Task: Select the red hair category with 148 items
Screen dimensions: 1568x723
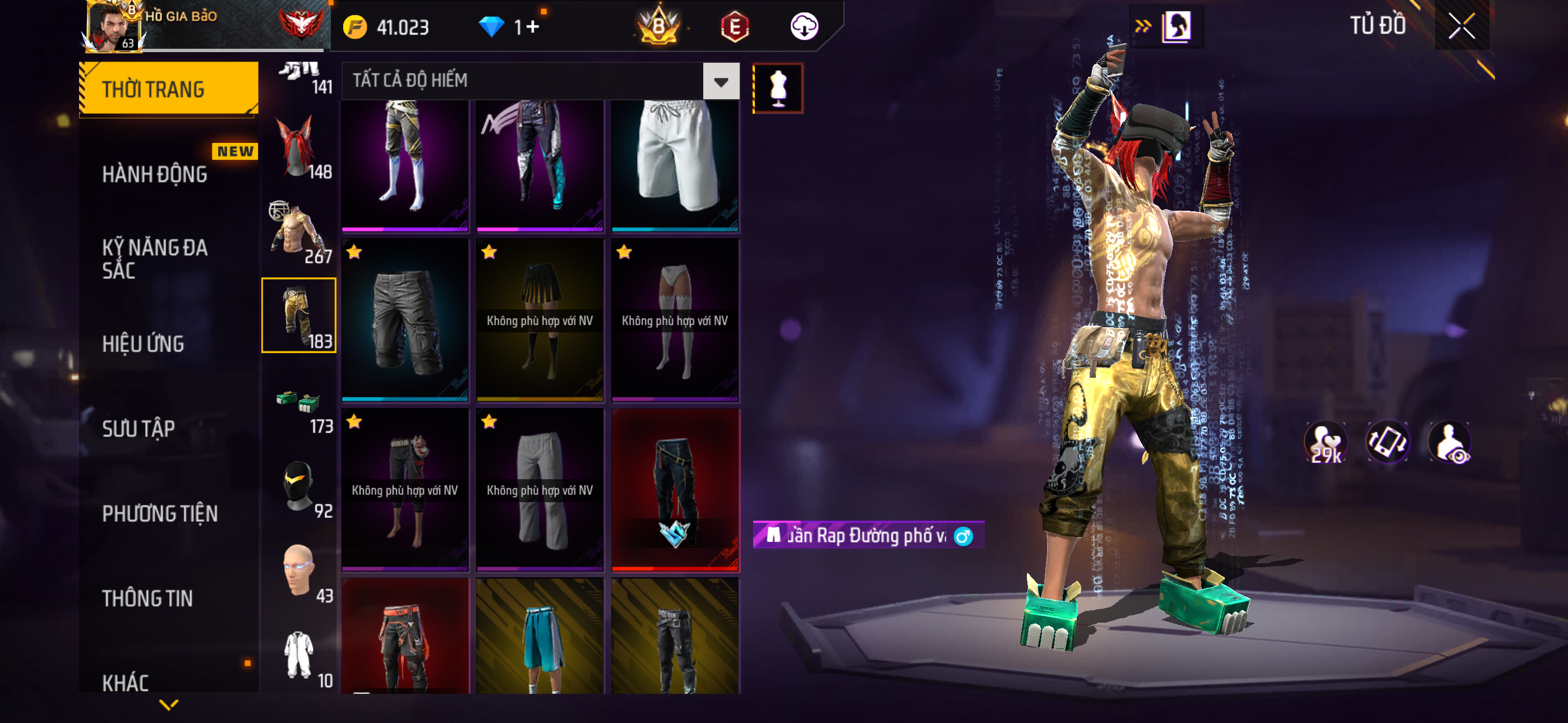Action: 299,148
